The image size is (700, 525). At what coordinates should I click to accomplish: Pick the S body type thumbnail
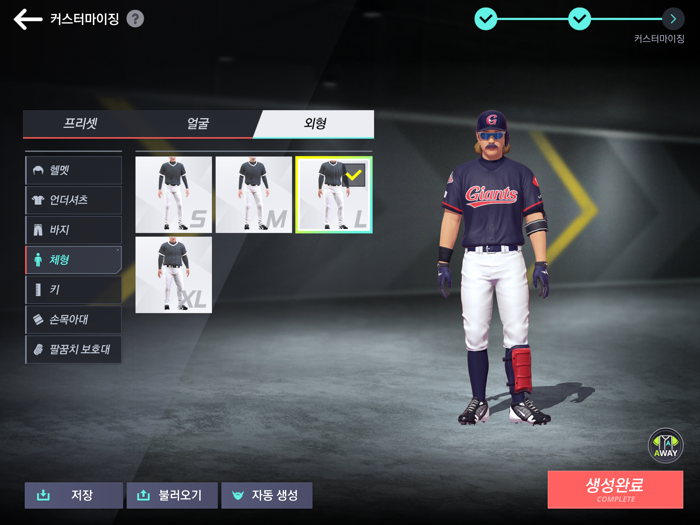[174, 194]
